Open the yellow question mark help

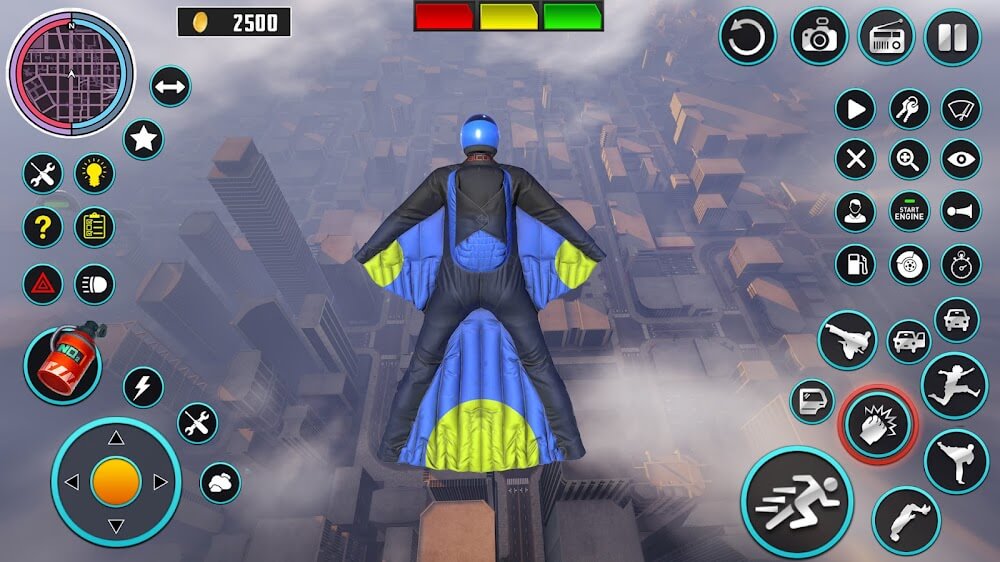42,228
